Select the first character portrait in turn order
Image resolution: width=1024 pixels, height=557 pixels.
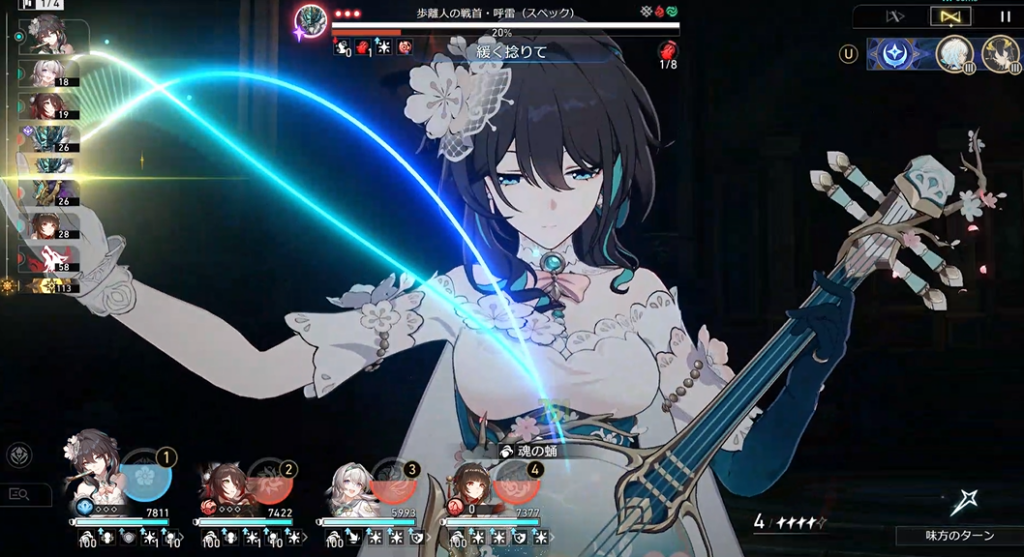(x=49, y=35)
